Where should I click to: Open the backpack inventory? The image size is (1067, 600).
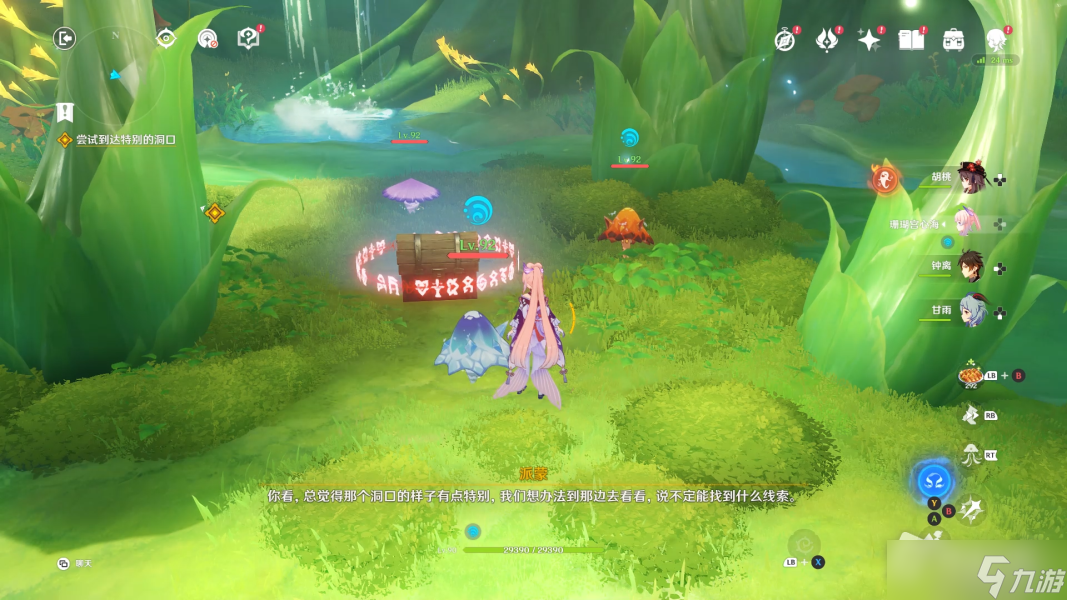click(953, 40)
